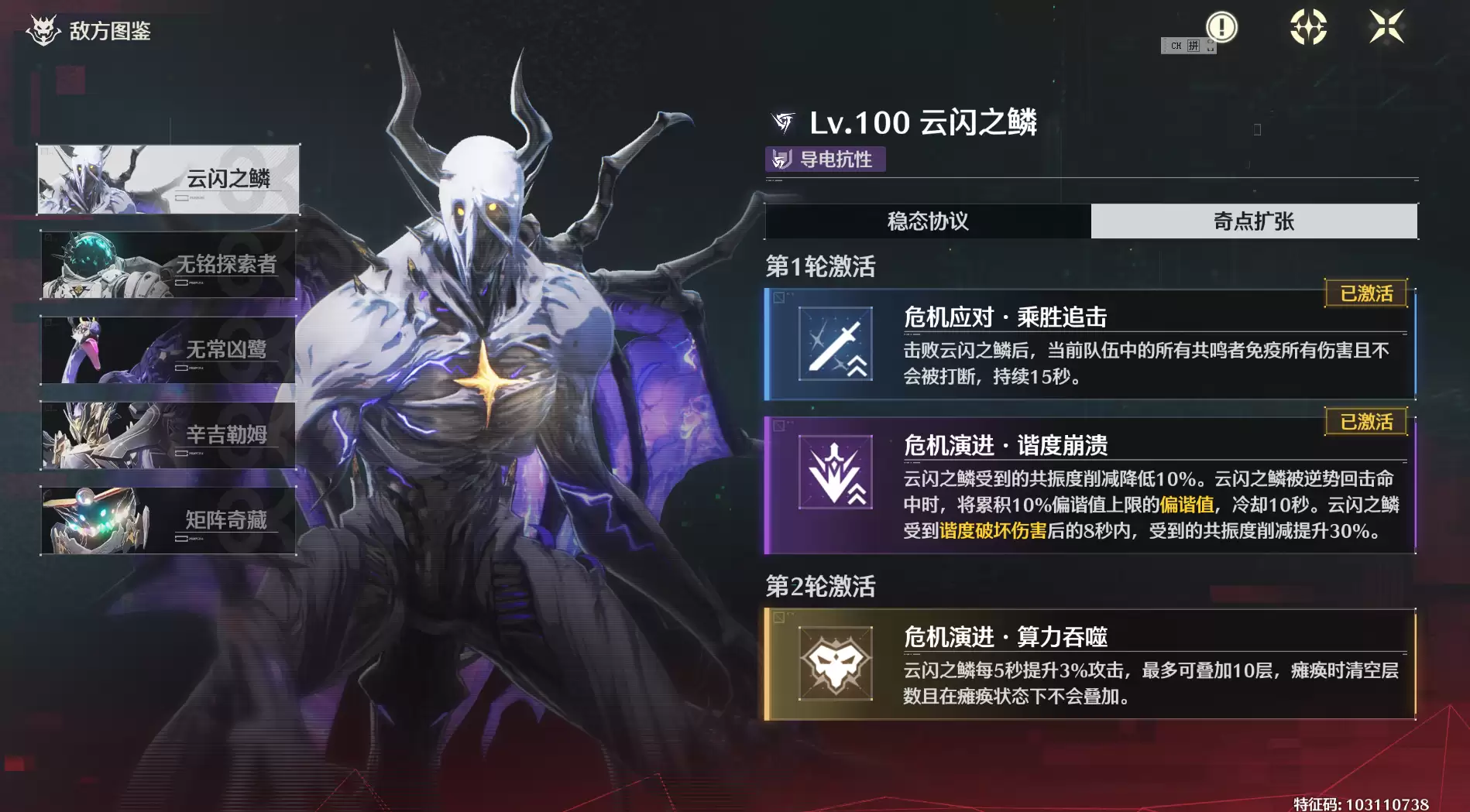Toggle the 已激活 badge on 乘胜追击
The width and height of the screenshot is (1470, 812).
1365,293
